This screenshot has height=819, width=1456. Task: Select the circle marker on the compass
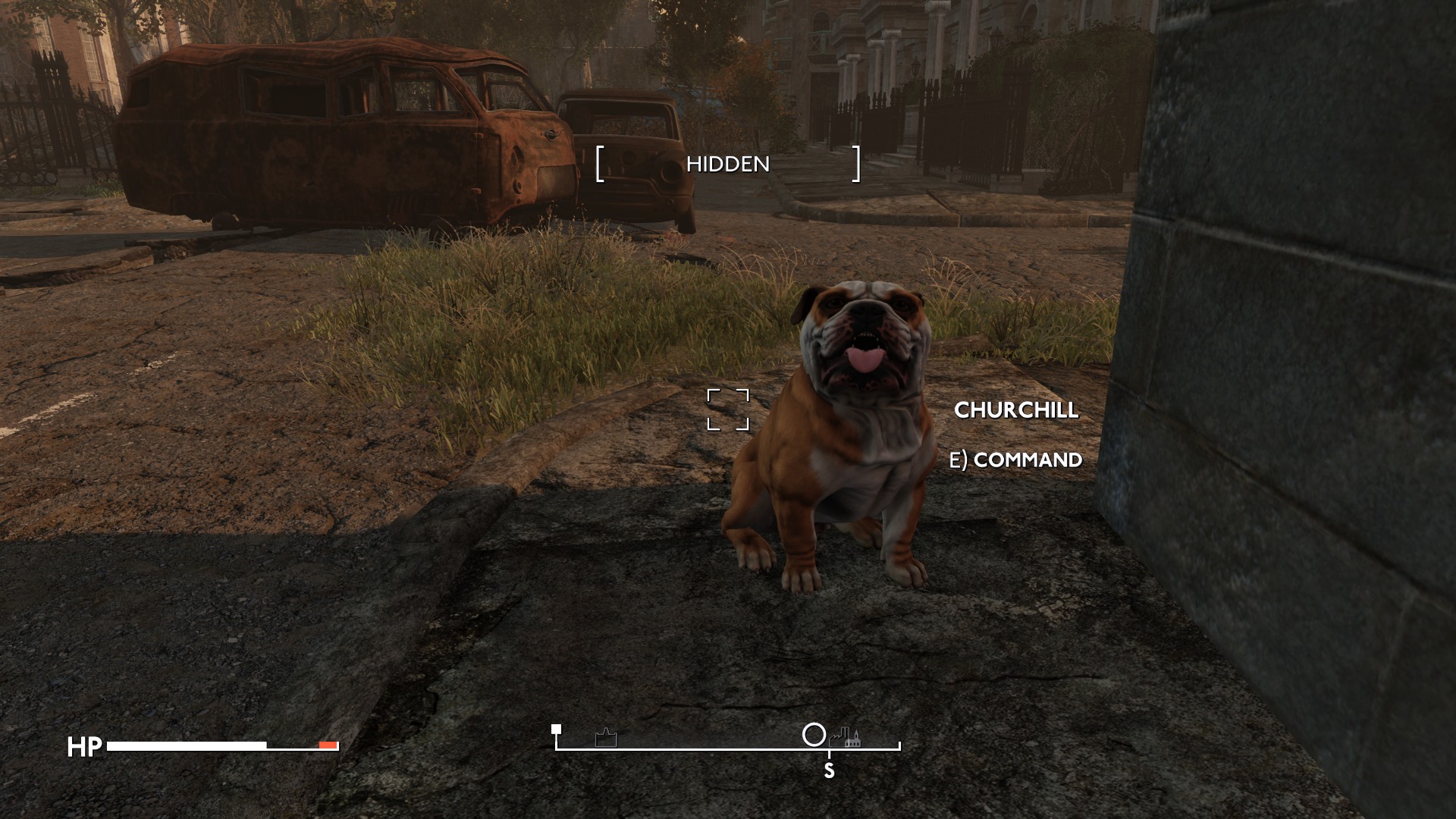click(x=814, y=735)
